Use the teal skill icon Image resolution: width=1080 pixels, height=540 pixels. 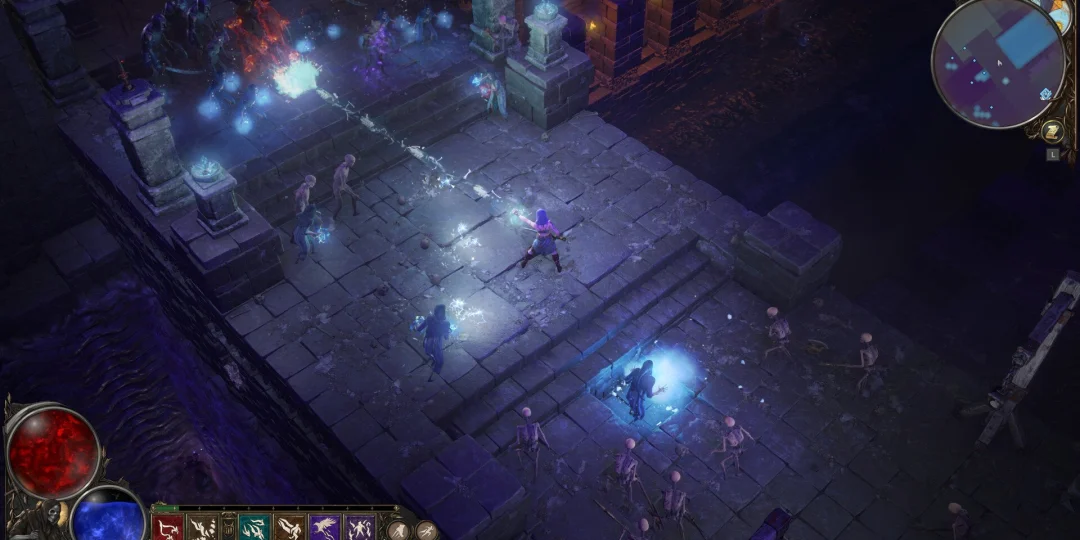point(255,527)
